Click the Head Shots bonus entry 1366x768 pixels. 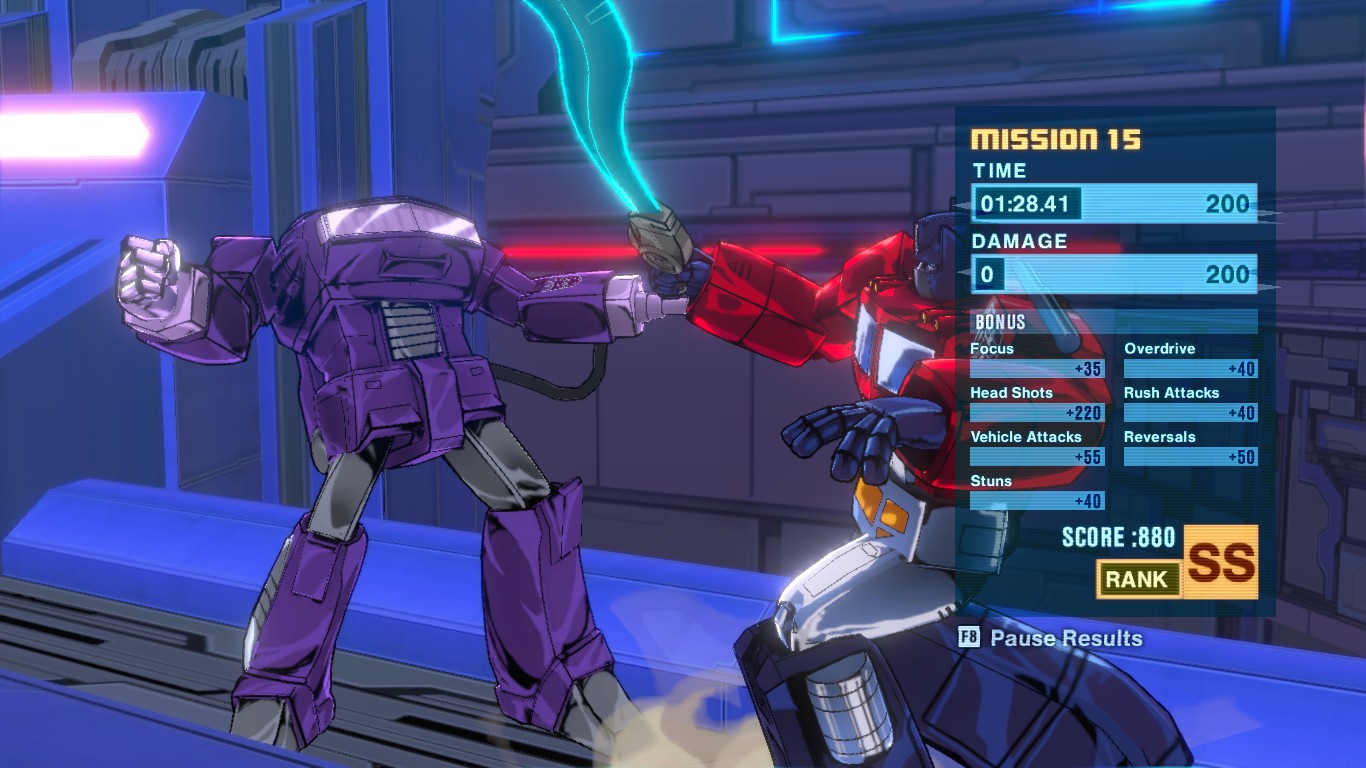(1037, 402)
